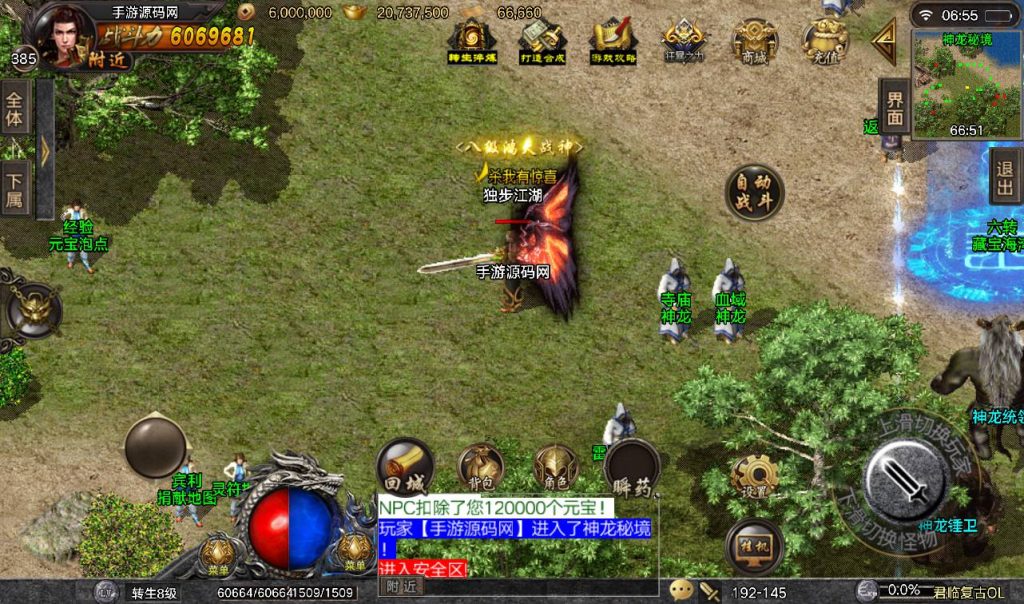Click the 退出 exit button
The image size is (1024, 604).
click(x=1006, y=178)
